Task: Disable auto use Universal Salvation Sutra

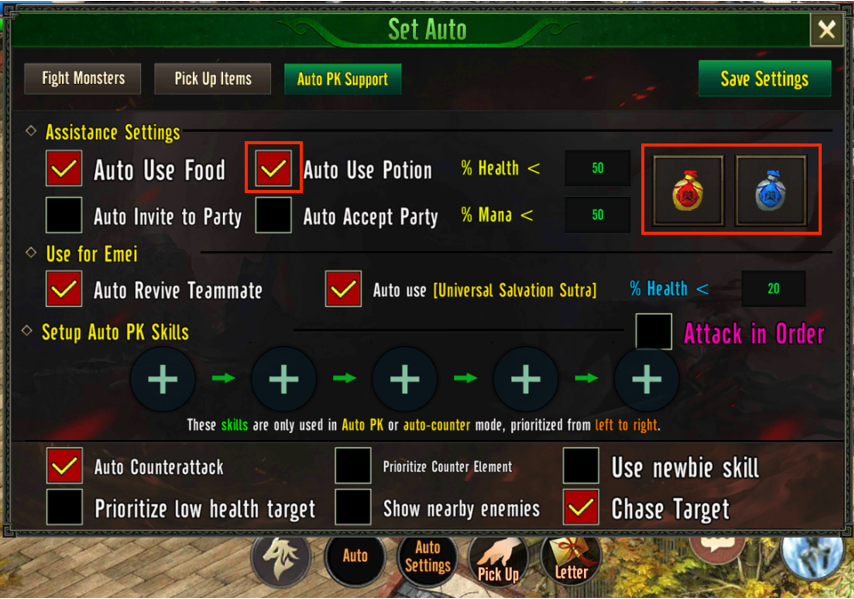Action: point(343,290)
